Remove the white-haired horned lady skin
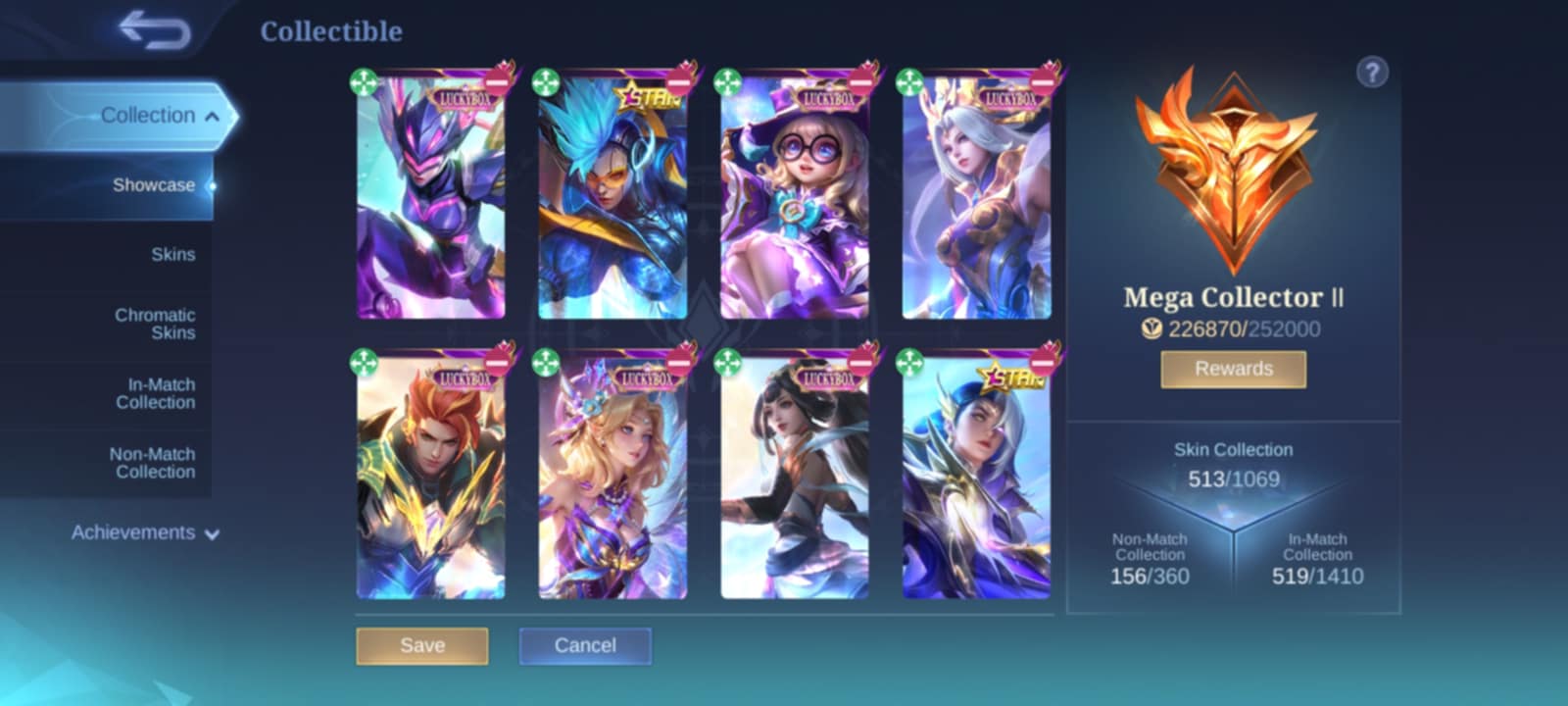The height and width of the screenshot is (706, 1568). (1043, 80)
